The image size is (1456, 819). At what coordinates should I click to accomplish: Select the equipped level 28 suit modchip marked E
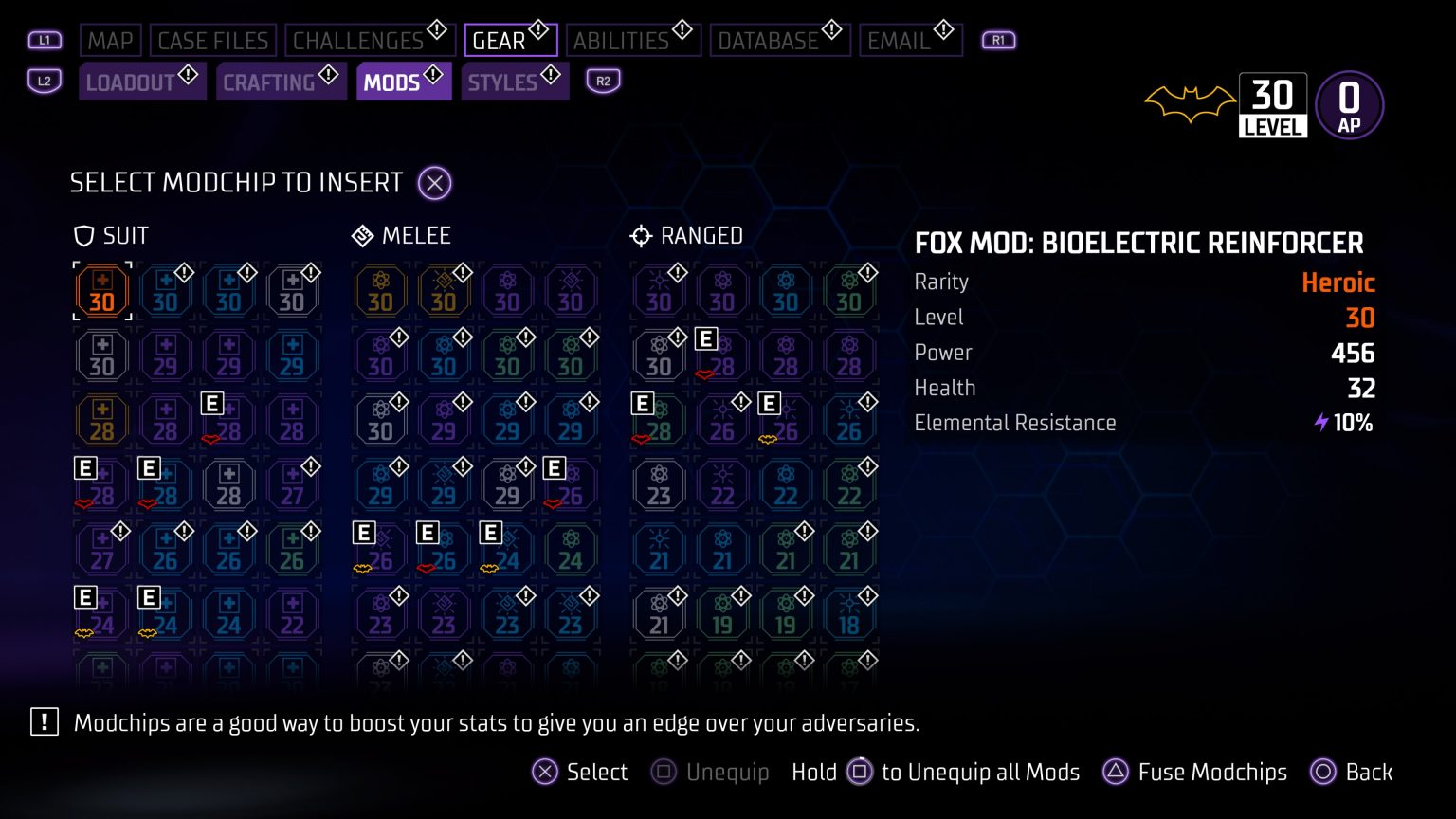[x=228, y=420]
